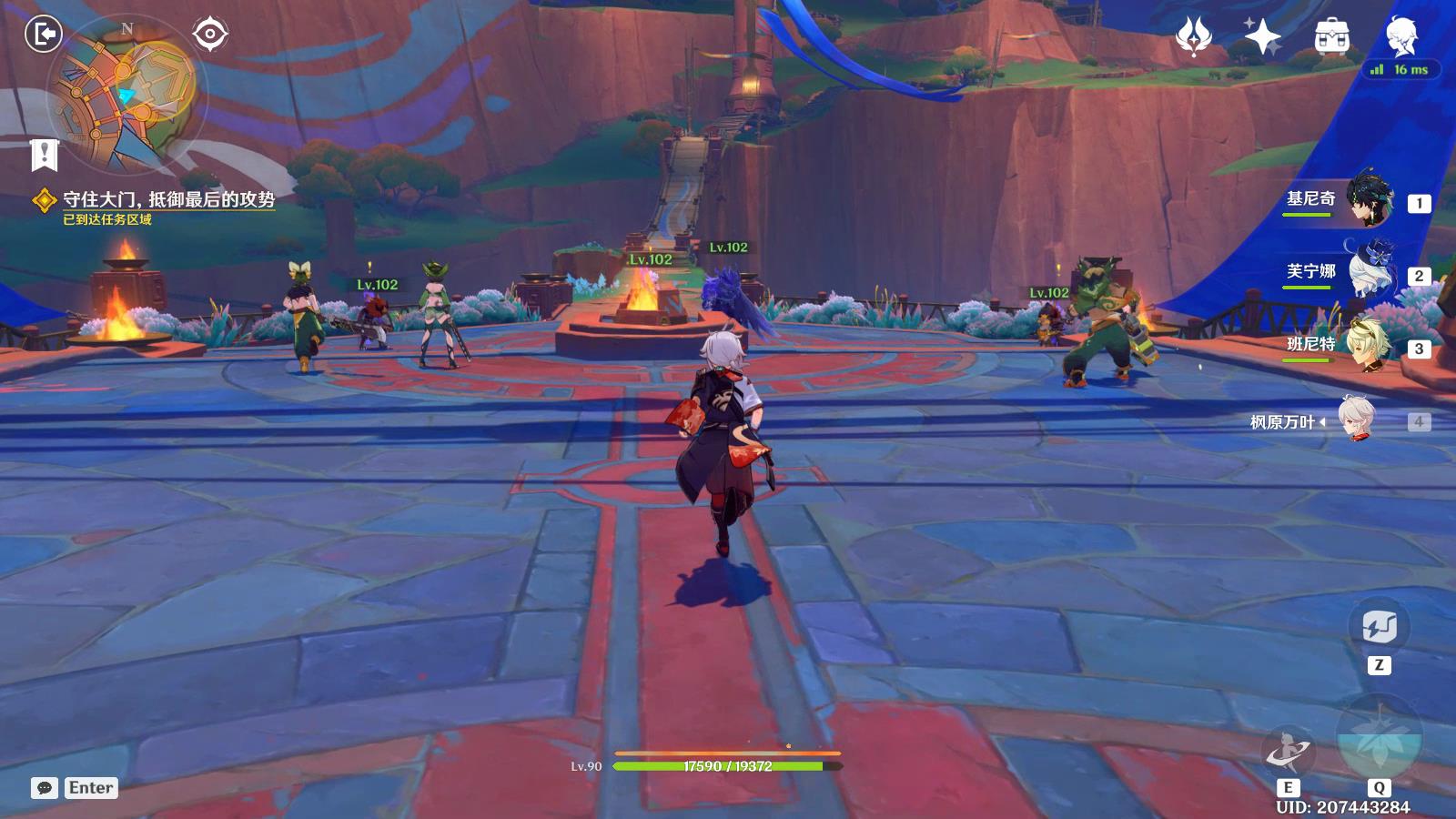Activate the elemental skill icon
Screen dimensions: 1456x819
click(x=1288, y=751)
